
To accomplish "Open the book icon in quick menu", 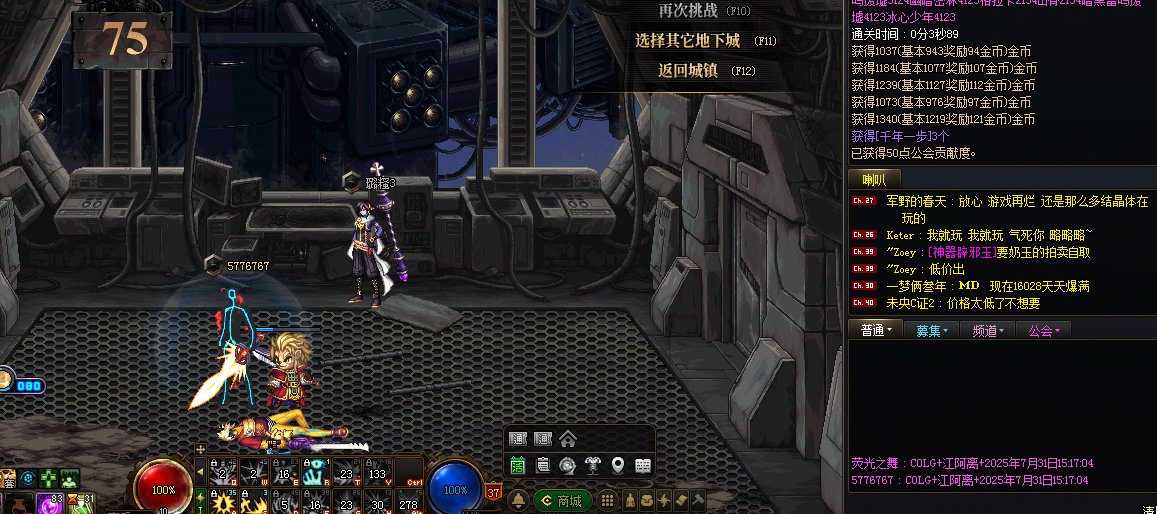I will point(642,465).
